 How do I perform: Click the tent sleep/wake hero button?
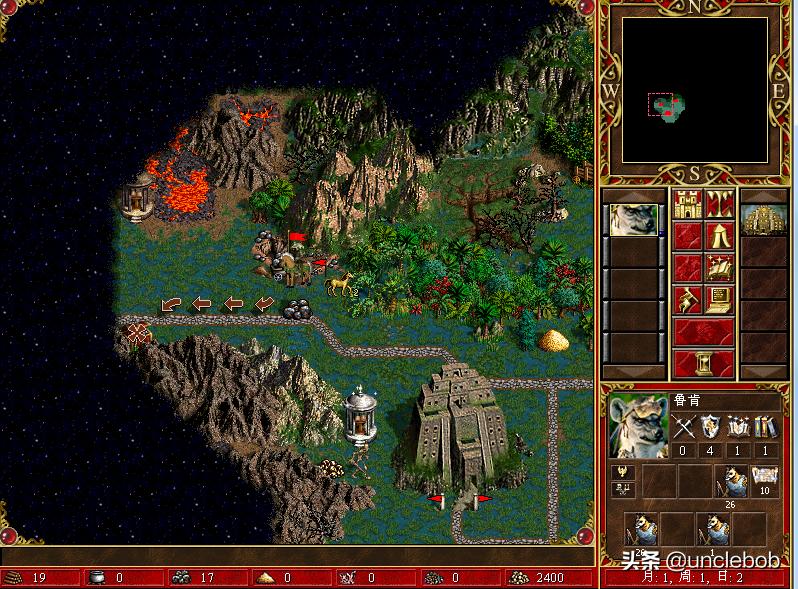(719, 236)
